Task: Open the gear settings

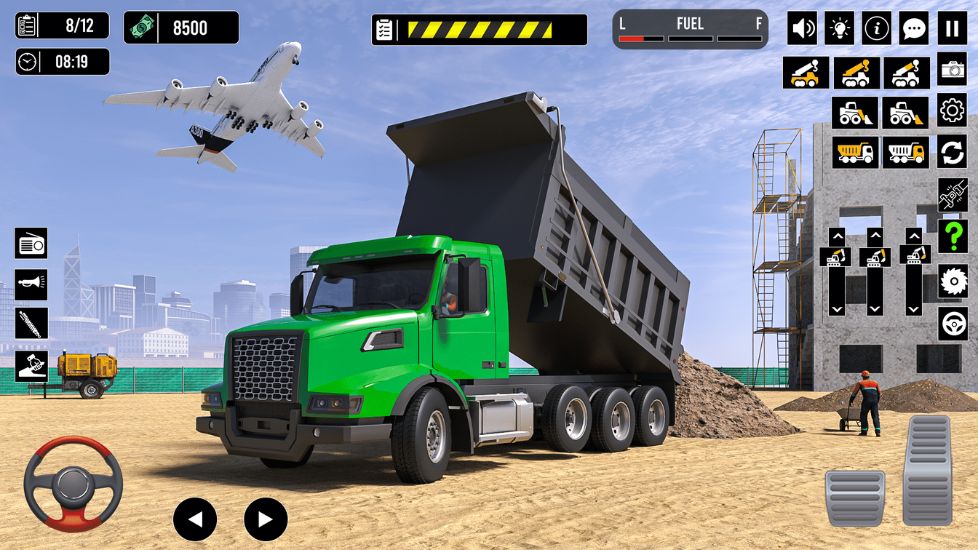Action: point(952,110)
